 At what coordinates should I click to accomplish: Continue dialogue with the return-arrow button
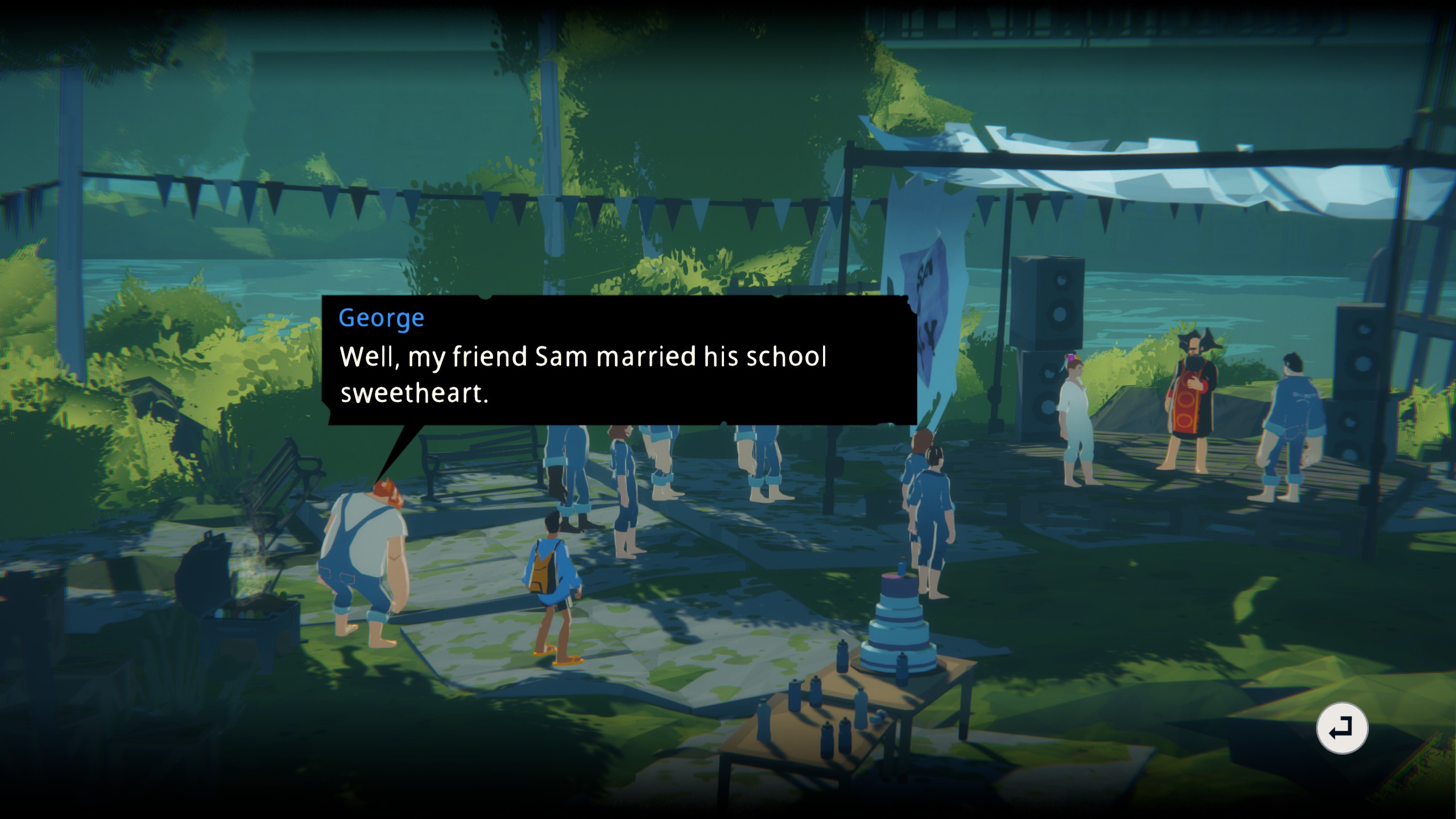point(1342,729)
